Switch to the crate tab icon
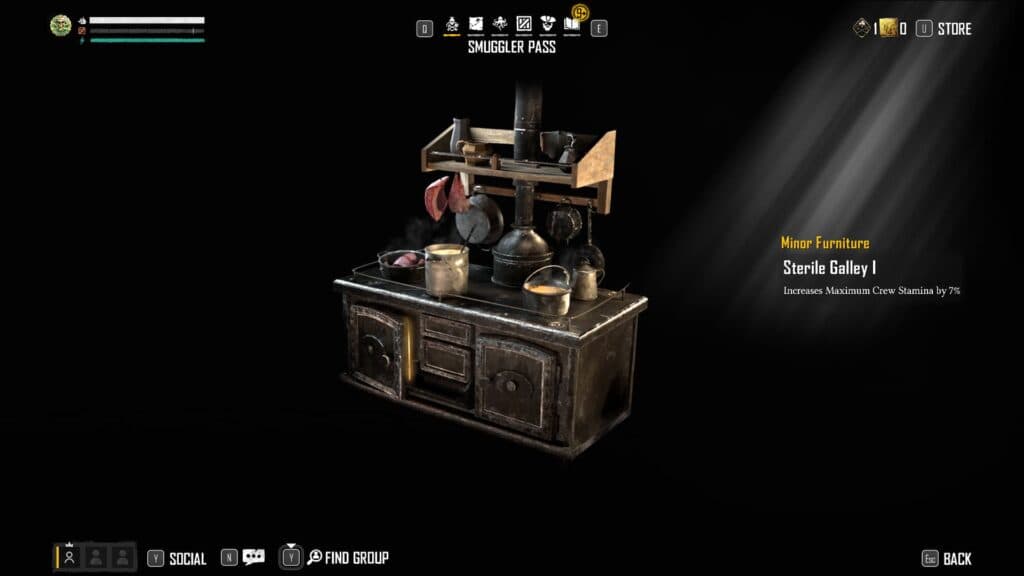Image resolution: width=1024 pixels, height=576 pixels. tap(524, 24)
